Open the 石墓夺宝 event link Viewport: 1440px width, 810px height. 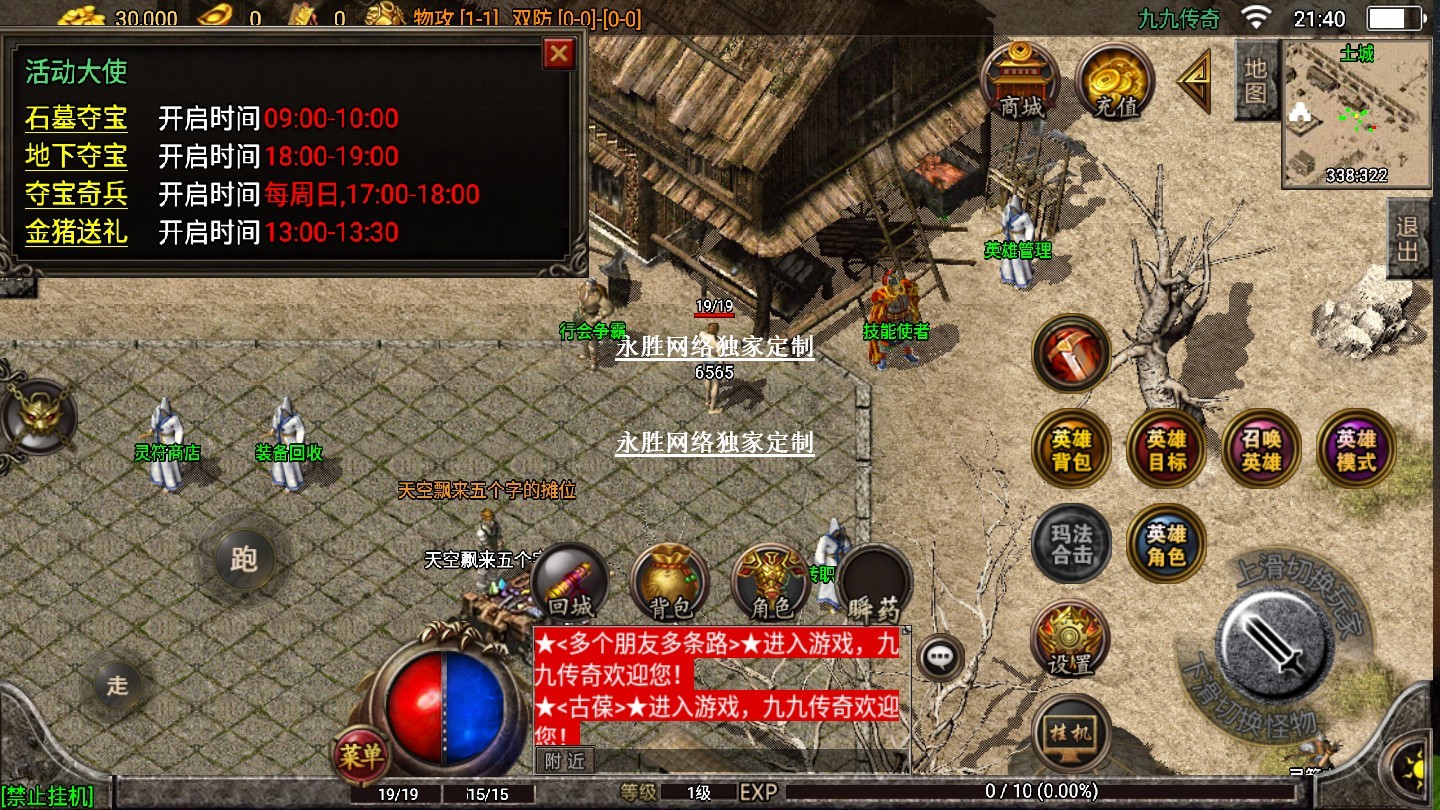point(76,118)
